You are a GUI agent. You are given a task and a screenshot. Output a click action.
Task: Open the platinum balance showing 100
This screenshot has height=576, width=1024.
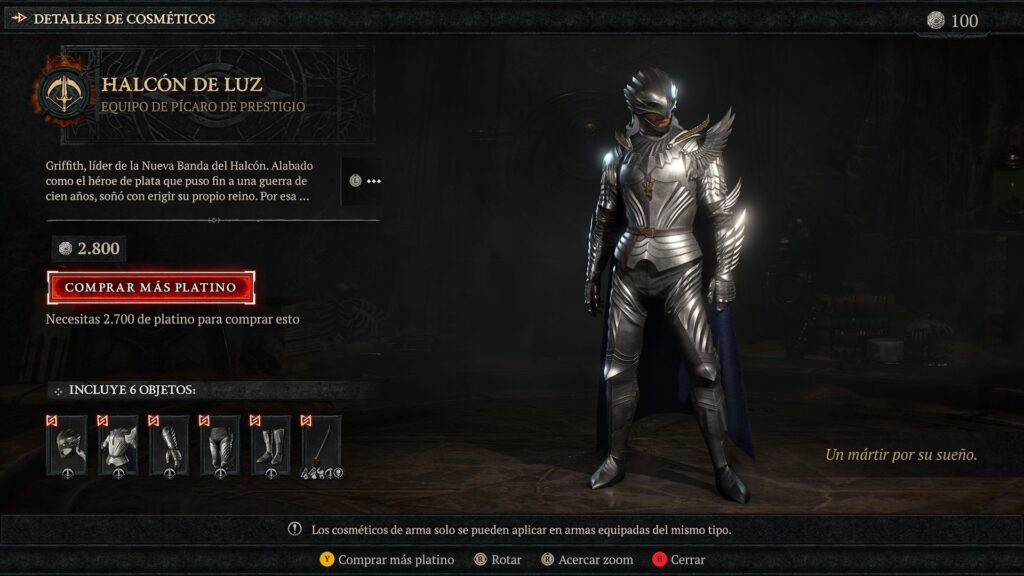[953, 20]
